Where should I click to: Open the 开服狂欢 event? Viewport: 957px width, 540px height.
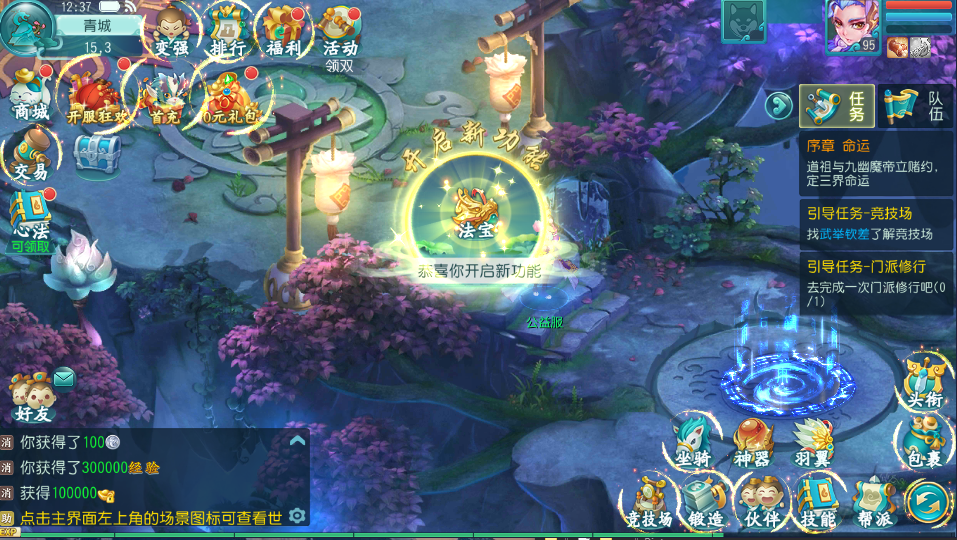pos(98,97)
